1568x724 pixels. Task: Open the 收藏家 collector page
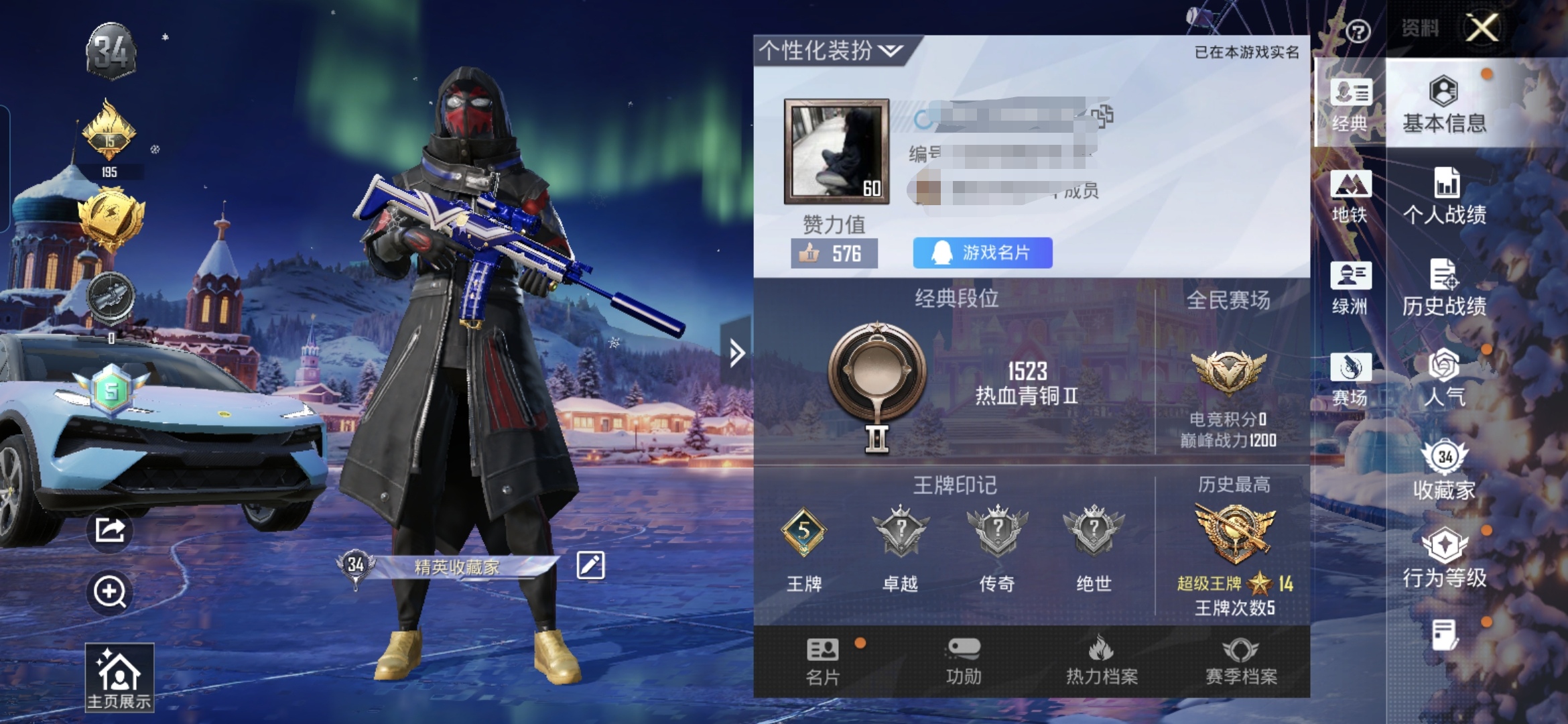[1444, 471]
